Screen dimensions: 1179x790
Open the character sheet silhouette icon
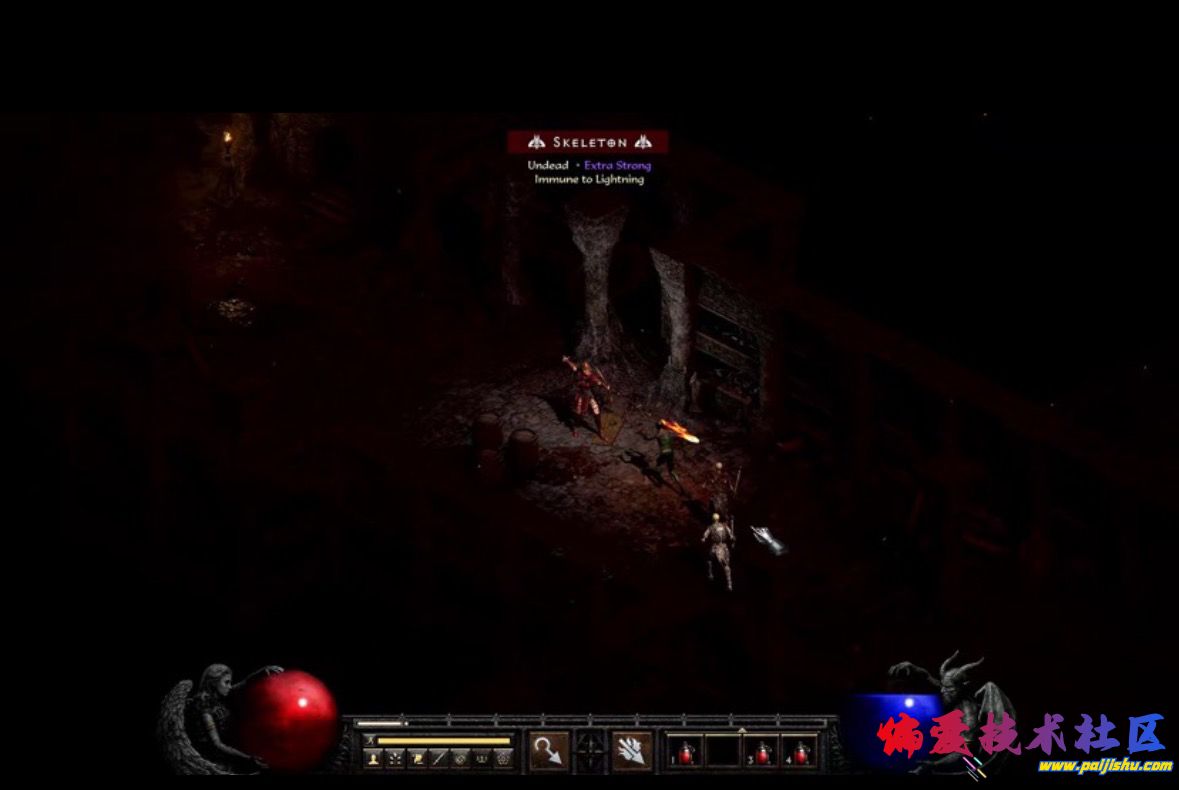click(372, 759)
